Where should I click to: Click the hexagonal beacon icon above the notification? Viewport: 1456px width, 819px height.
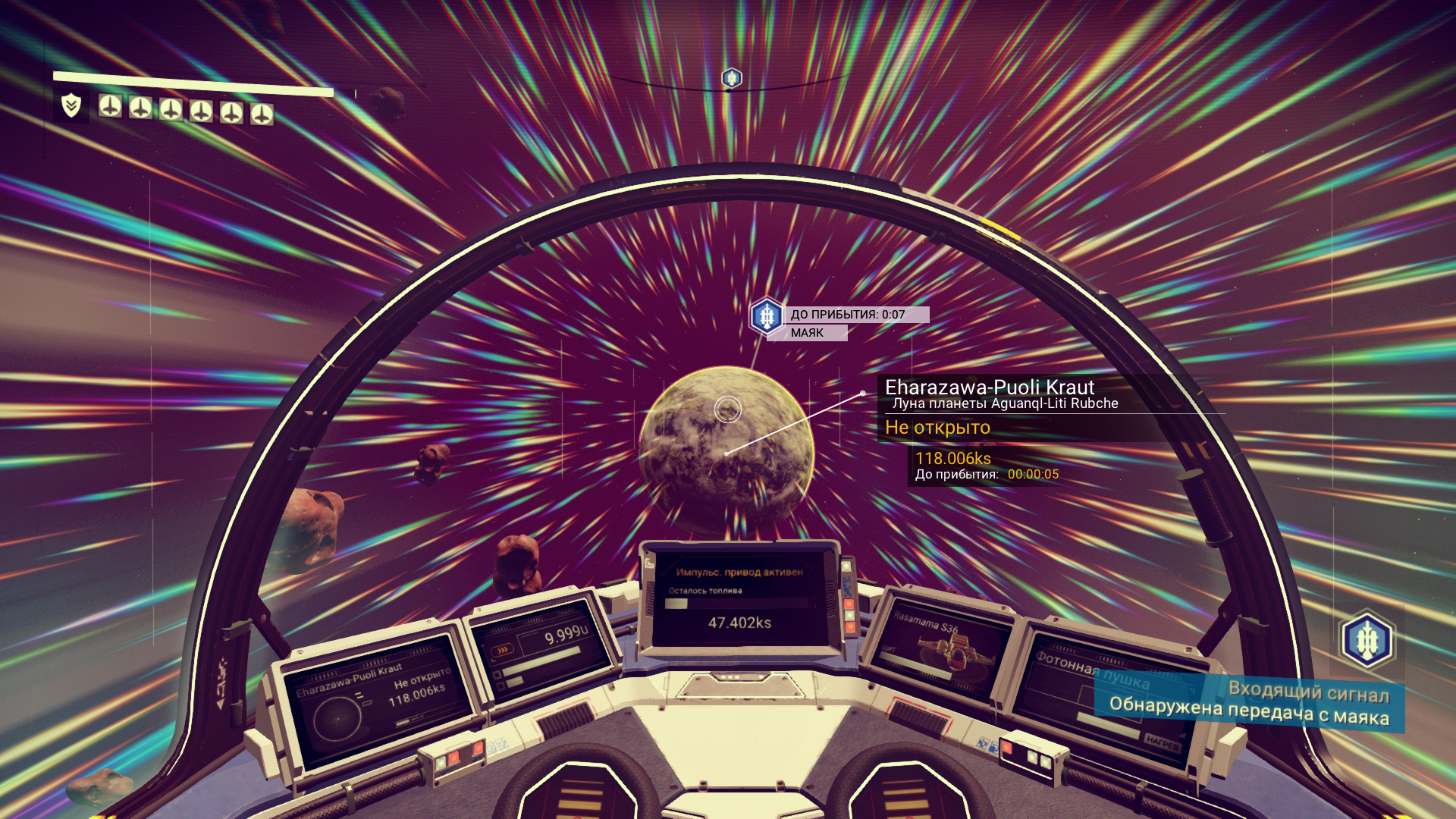tap(1367, 641)
